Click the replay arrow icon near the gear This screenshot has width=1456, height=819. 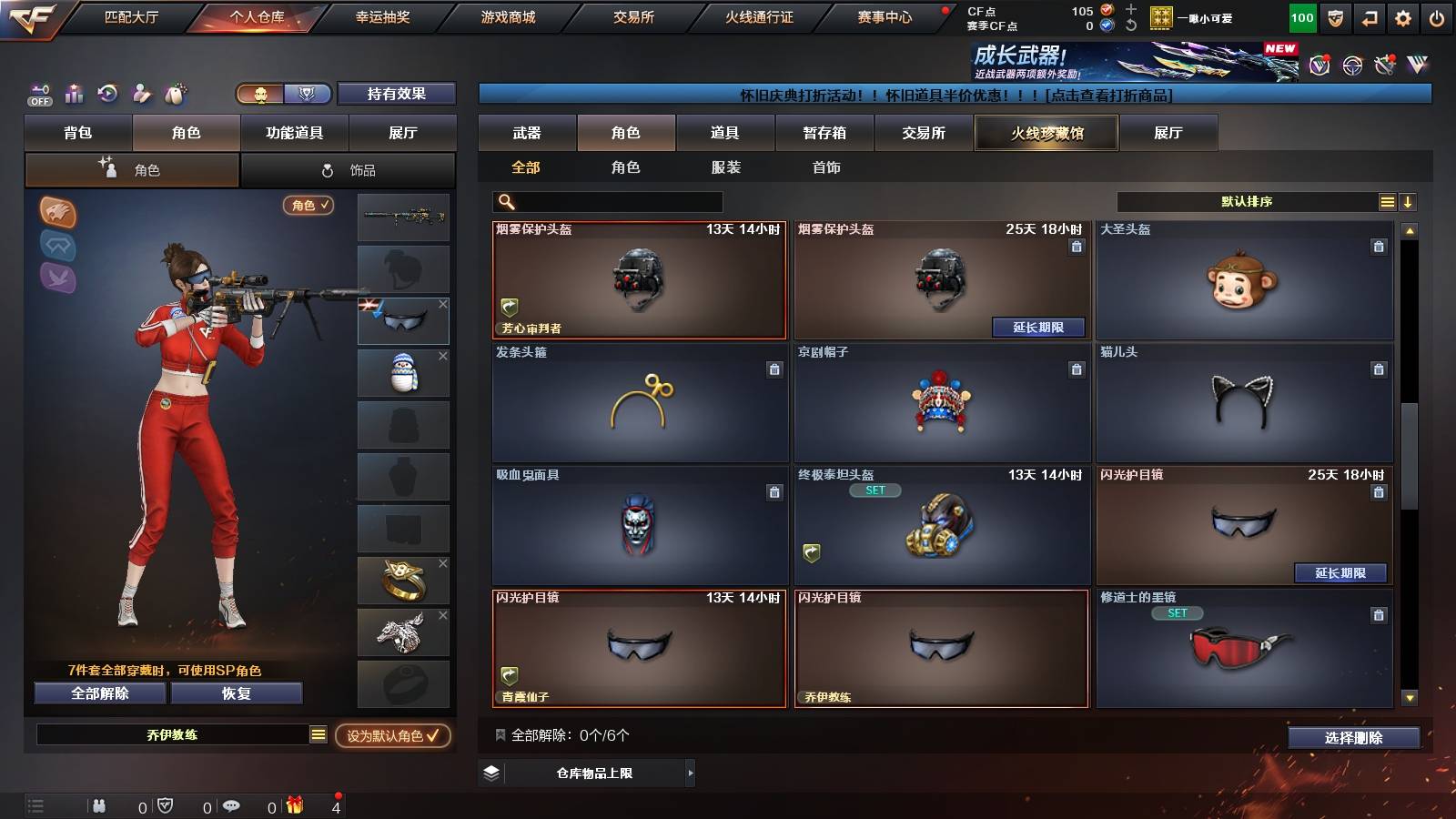(1370, 16)
